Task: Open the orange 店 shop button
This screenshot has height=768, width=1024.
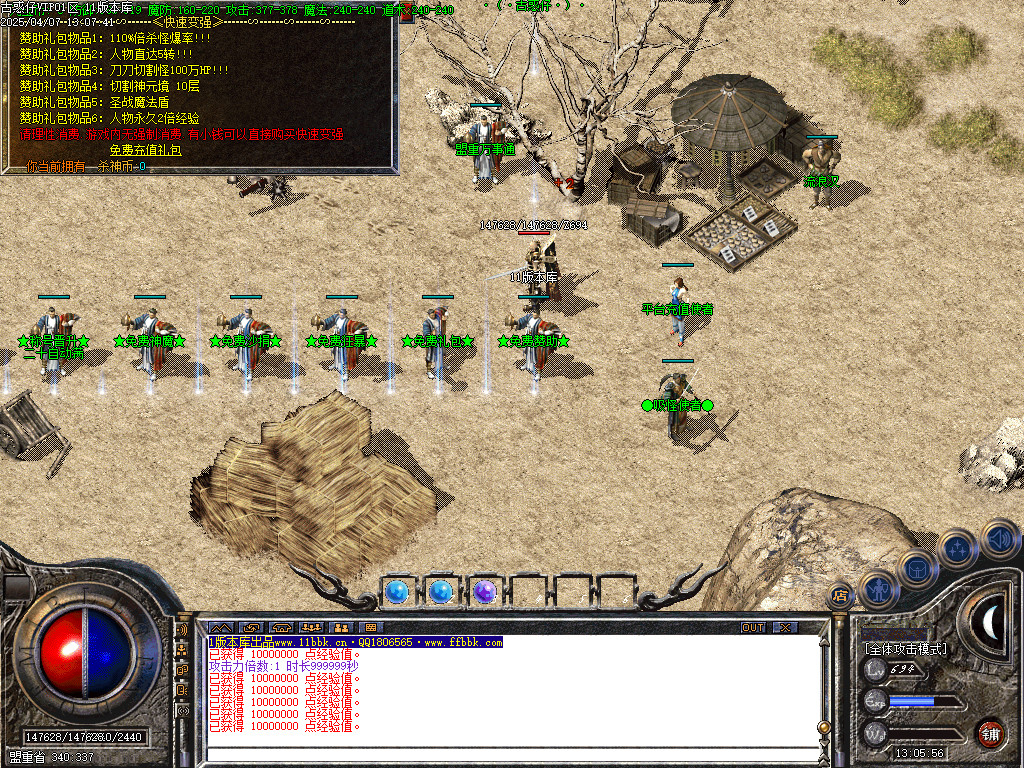Action: (x=839, y=596)
